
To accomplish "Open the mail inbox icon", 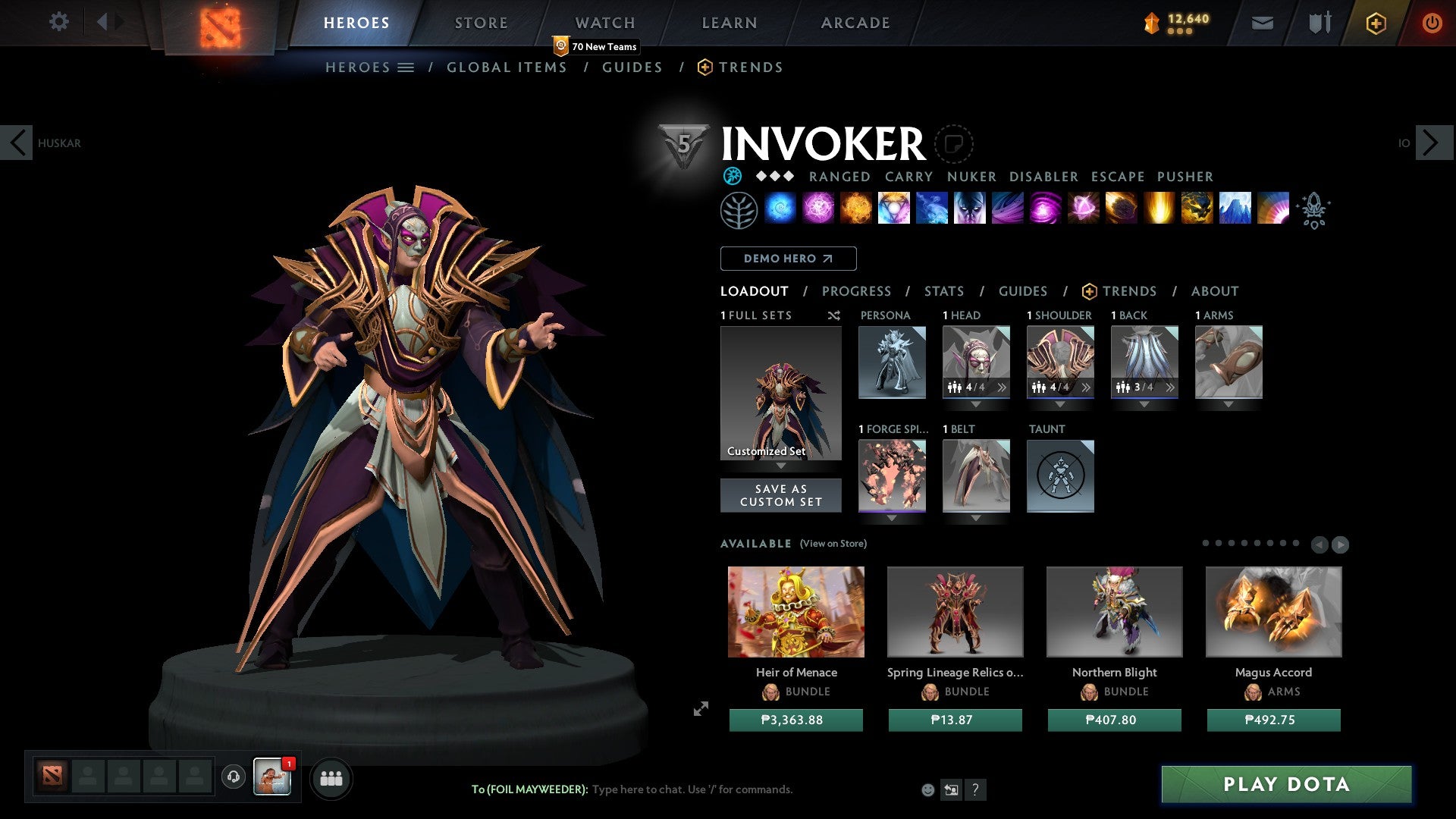I will [1263, 23].
